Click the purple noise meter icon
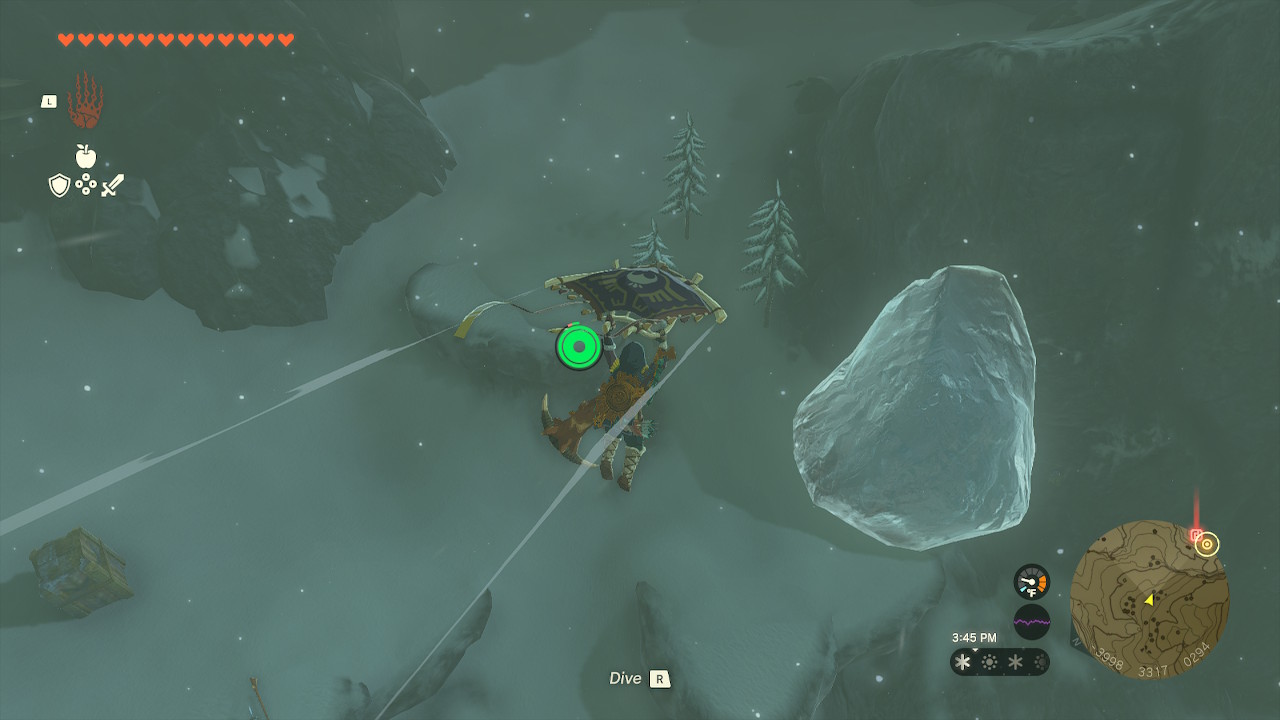The height and width of the screenshot is (720, 1280). 1031,622
